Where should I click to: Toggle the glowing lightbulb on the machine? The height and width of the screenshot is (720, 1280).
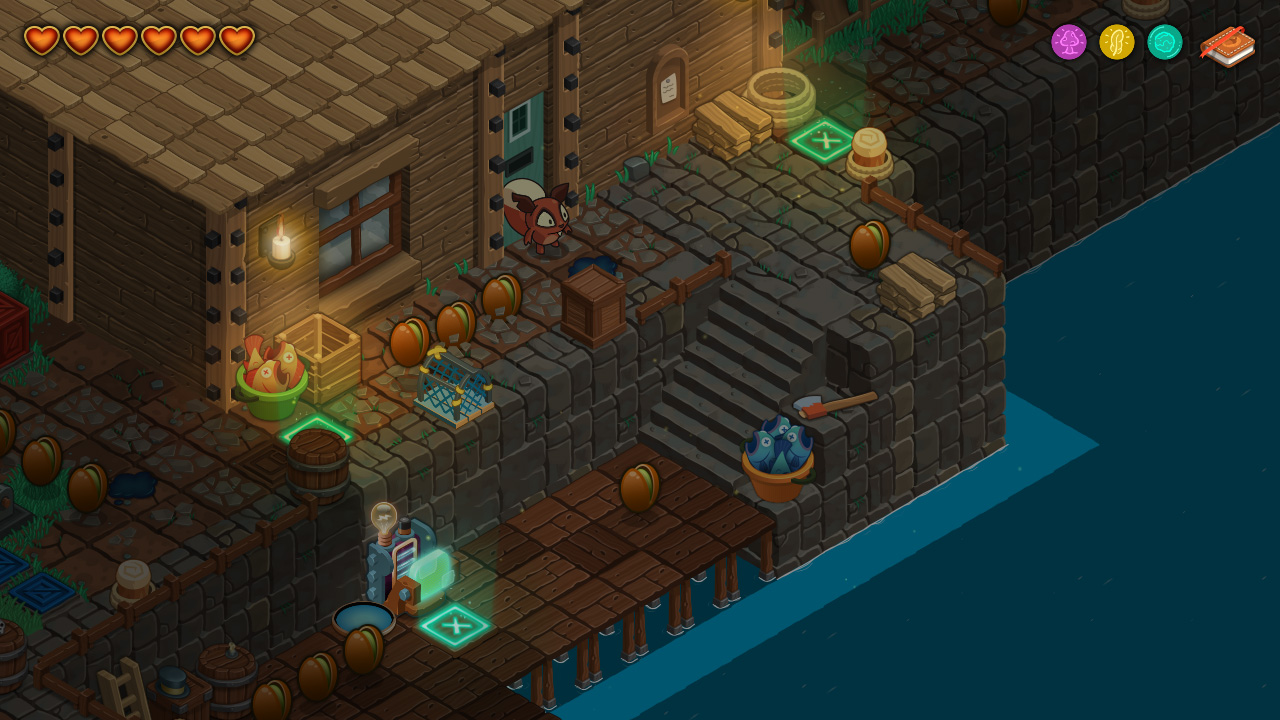pos(383,516)
